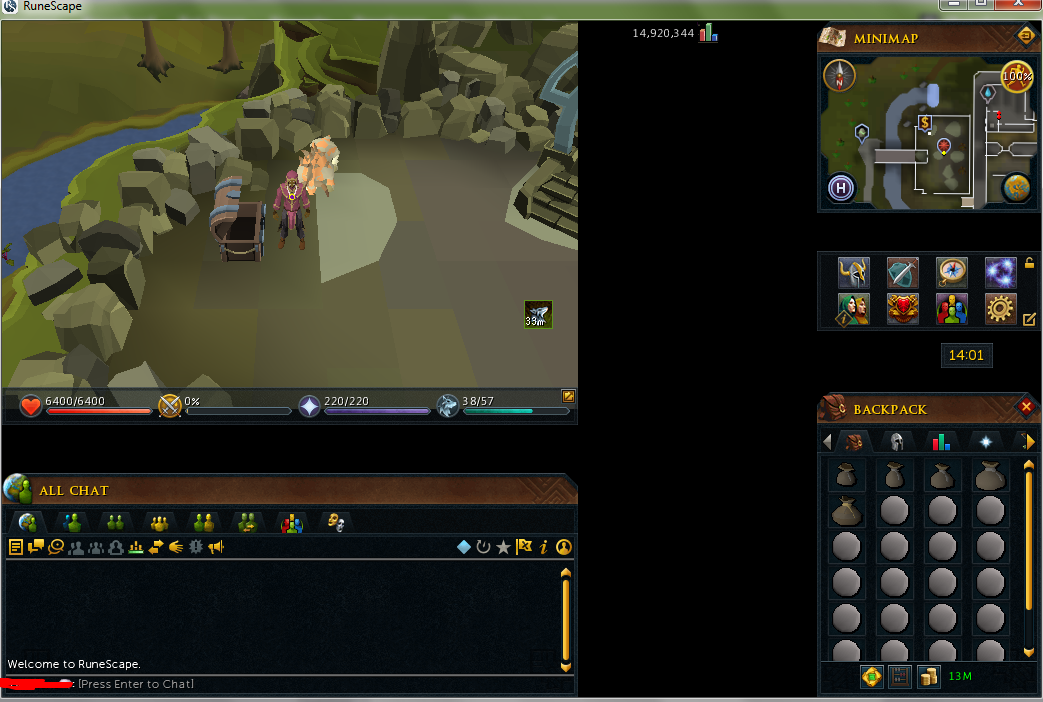Open the world map globe button

pyautogui.click(x=1017, y=188)
